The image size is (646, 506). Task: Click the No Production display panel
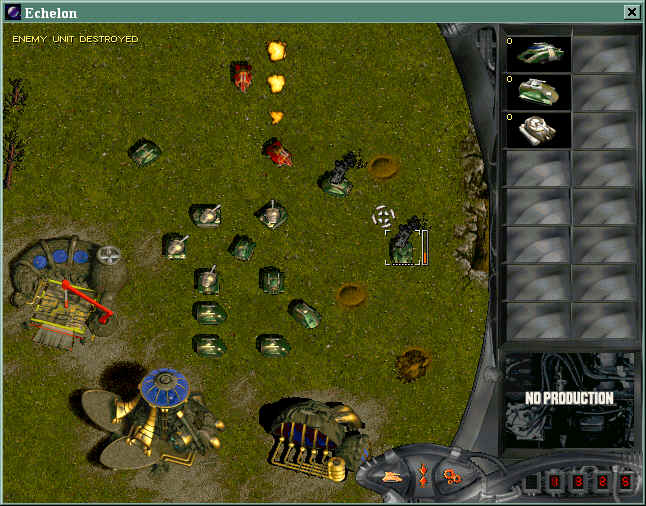[x=569, y=398]
